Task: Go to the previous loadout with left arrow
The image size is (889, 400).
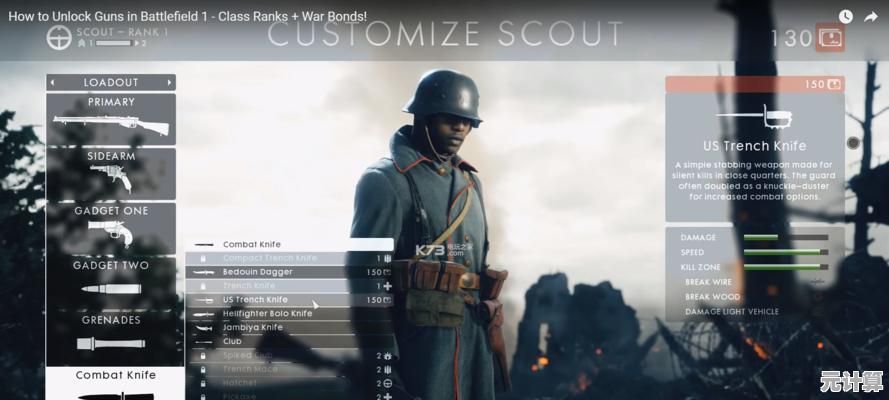Action: click(53, 82)
